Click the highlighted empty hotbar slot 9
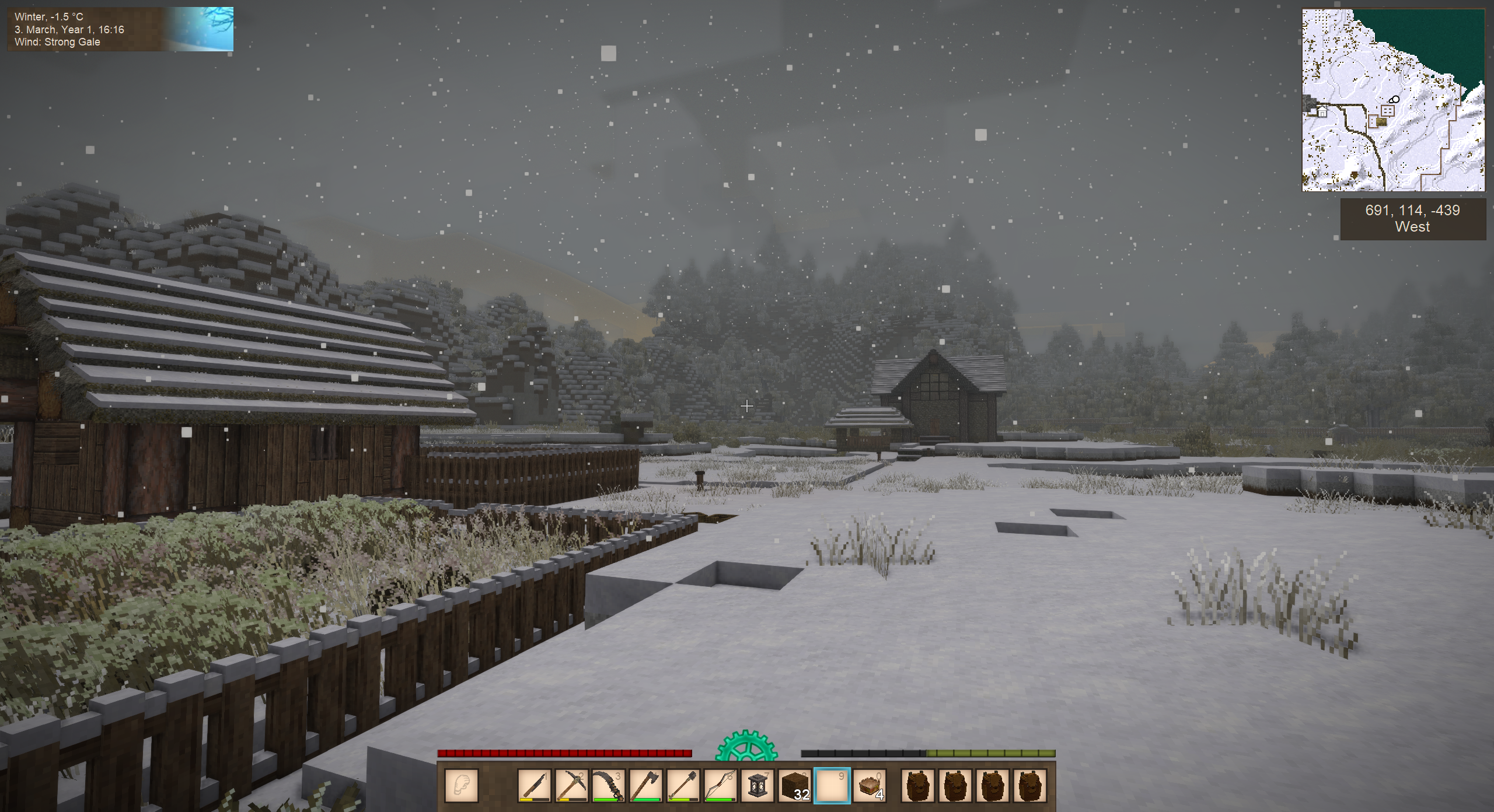The width and height of the screenshot is (1494, 812). tap(832, 785)
